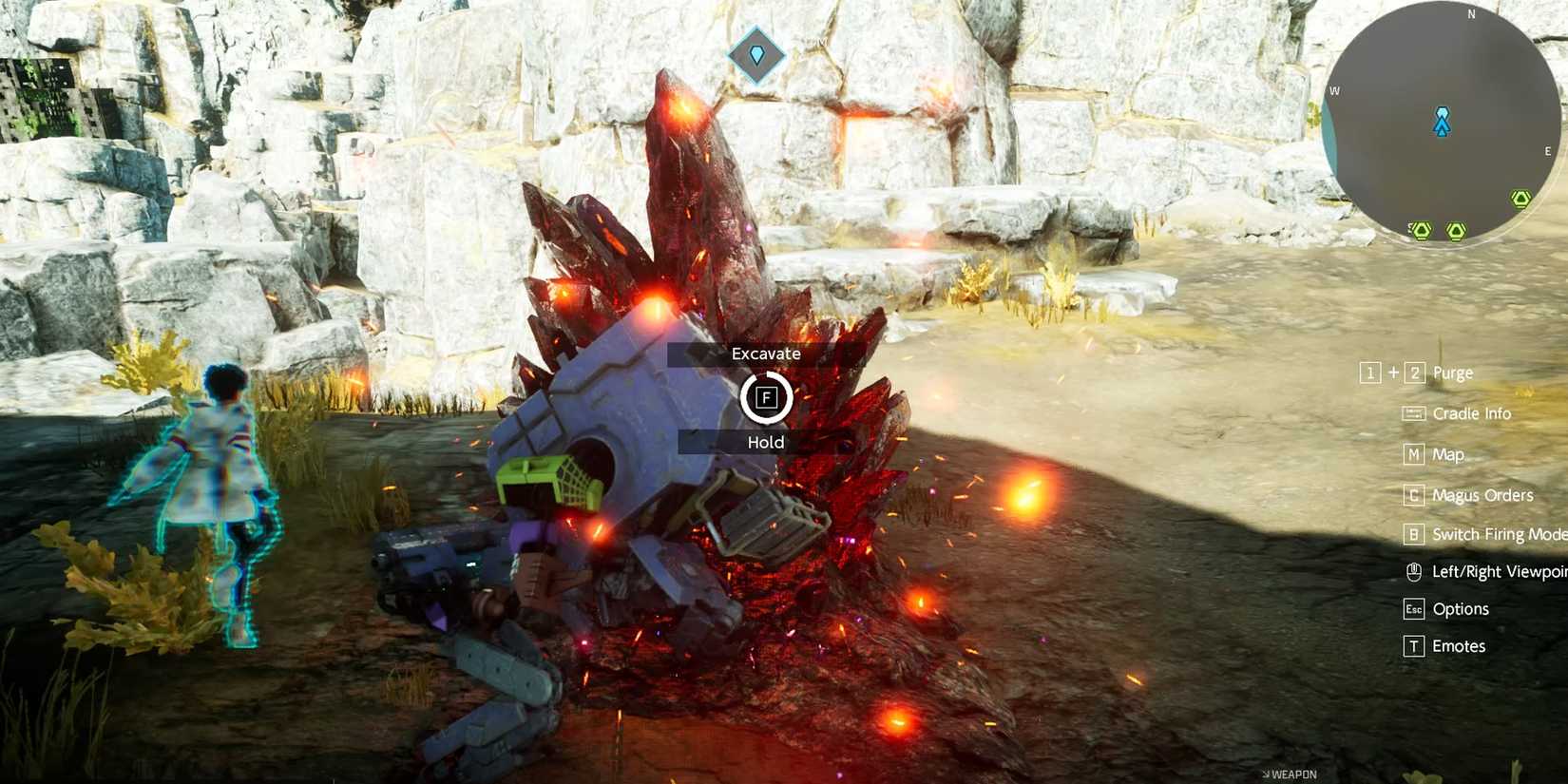Click the player arrow in the minimap center
Screen dimensions: 1568x784
point(1443,124)
